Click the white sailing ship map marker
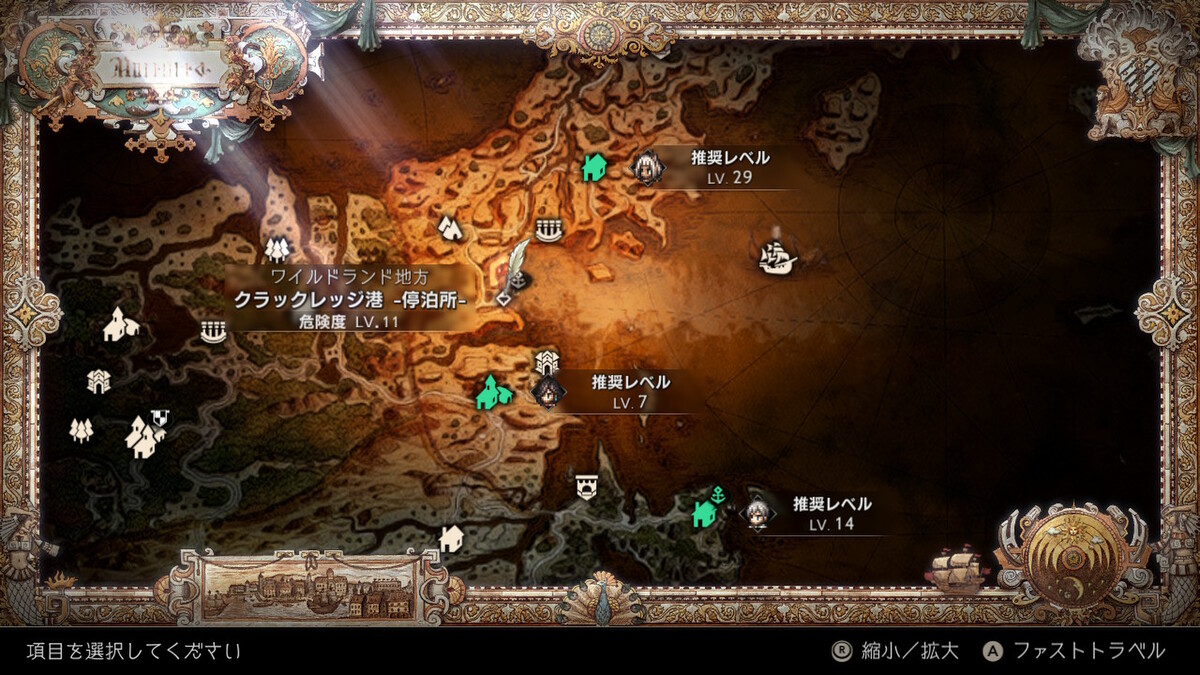The width and height of the screenshot is (1200, 675). (x=776, y=258)
